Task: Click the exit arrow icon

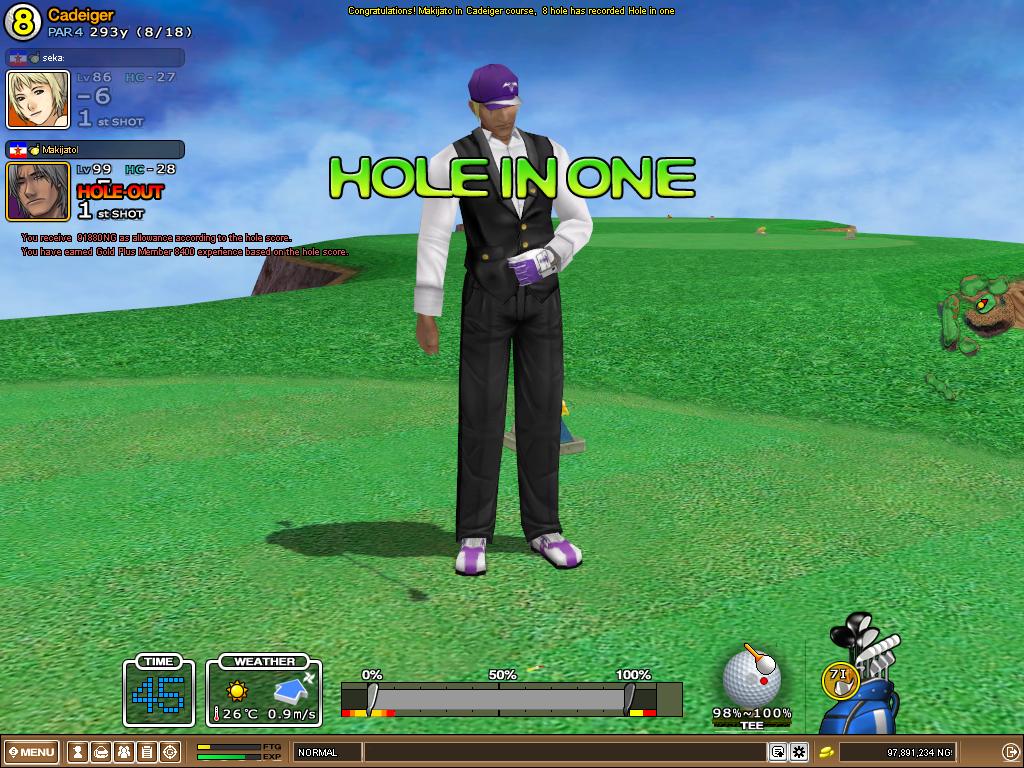Action: point(1010,752)
